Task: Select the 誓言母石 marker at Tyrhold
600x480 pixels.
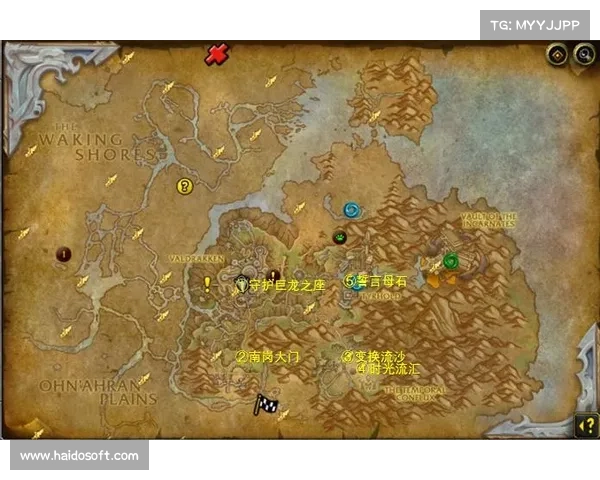Action: tap(352, 282)
